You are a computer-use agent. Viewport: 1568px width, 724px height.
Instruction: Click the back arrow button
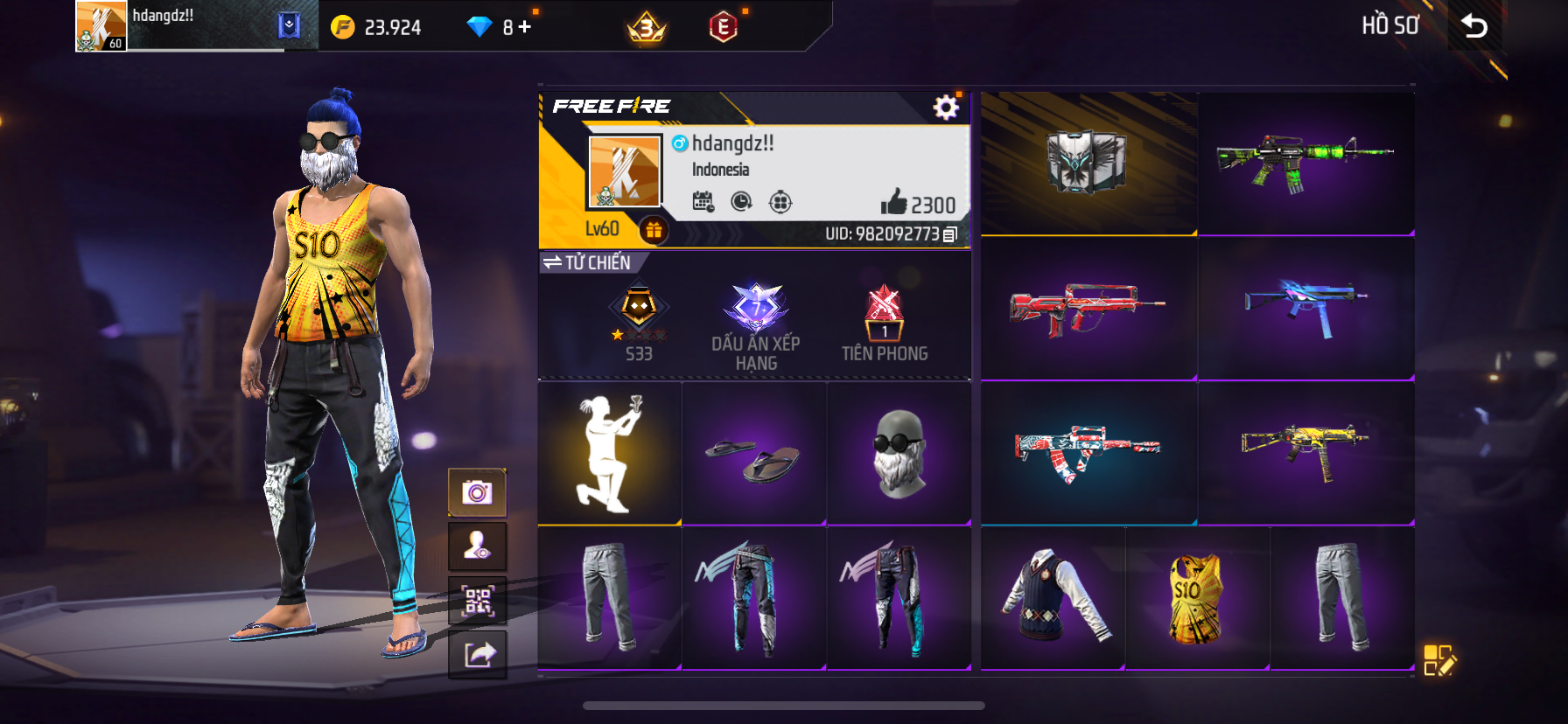[1474, 26]
